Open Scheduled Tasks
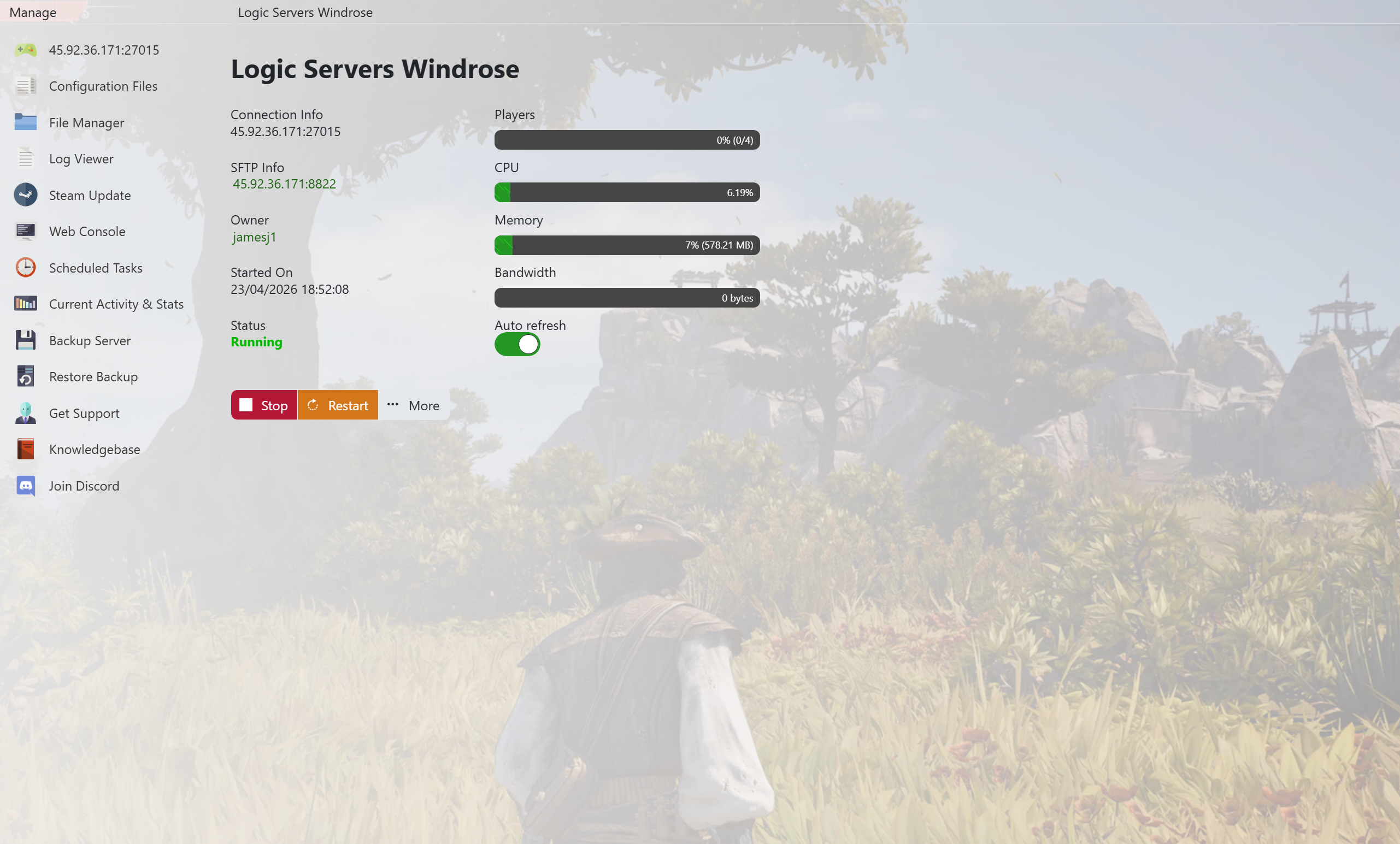1400x844 pixels. 96,268
